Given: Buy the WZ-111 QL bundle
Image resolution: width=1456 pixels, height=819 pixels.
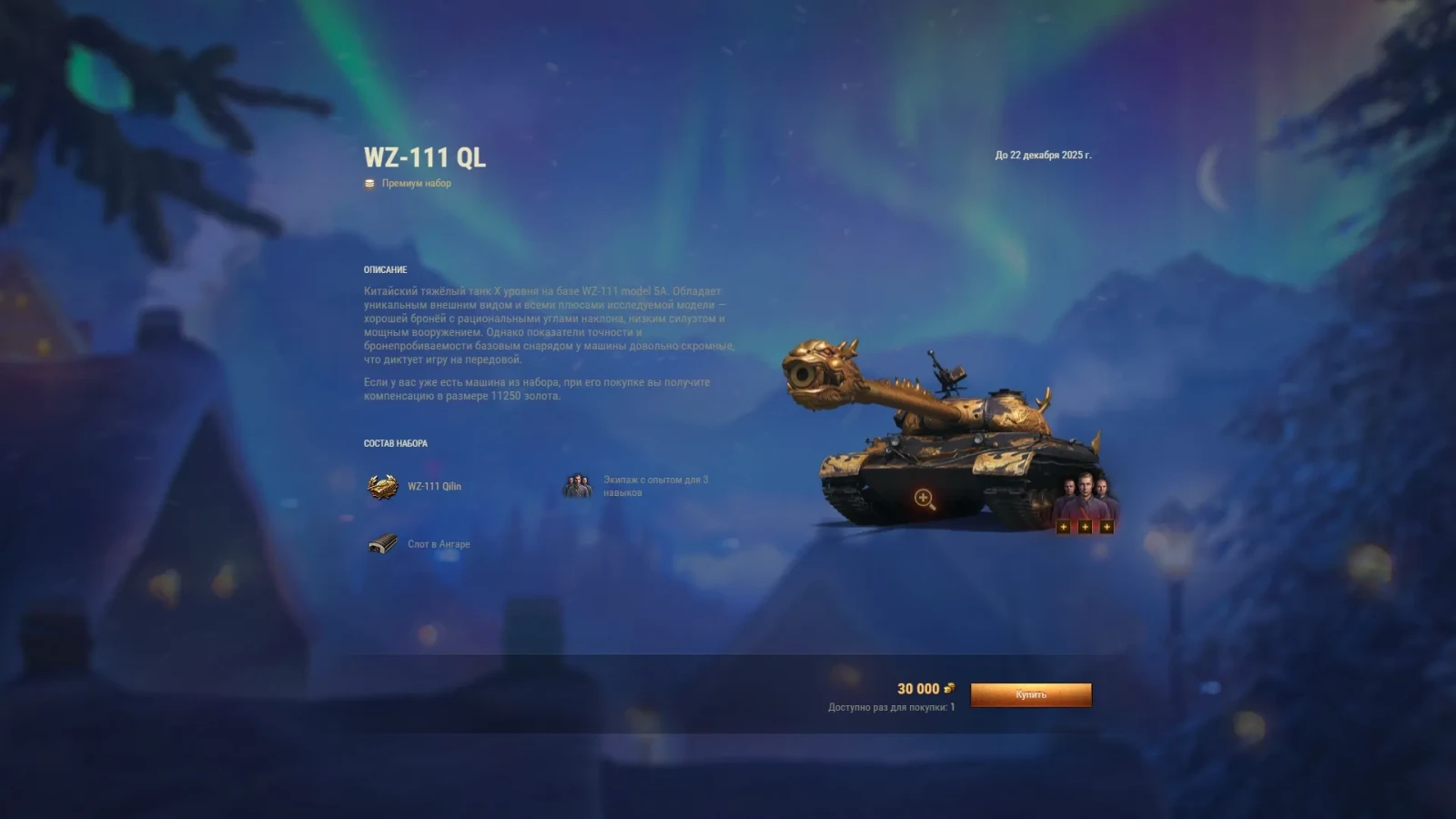Looking at the screenshot, I should (1030, 694).
